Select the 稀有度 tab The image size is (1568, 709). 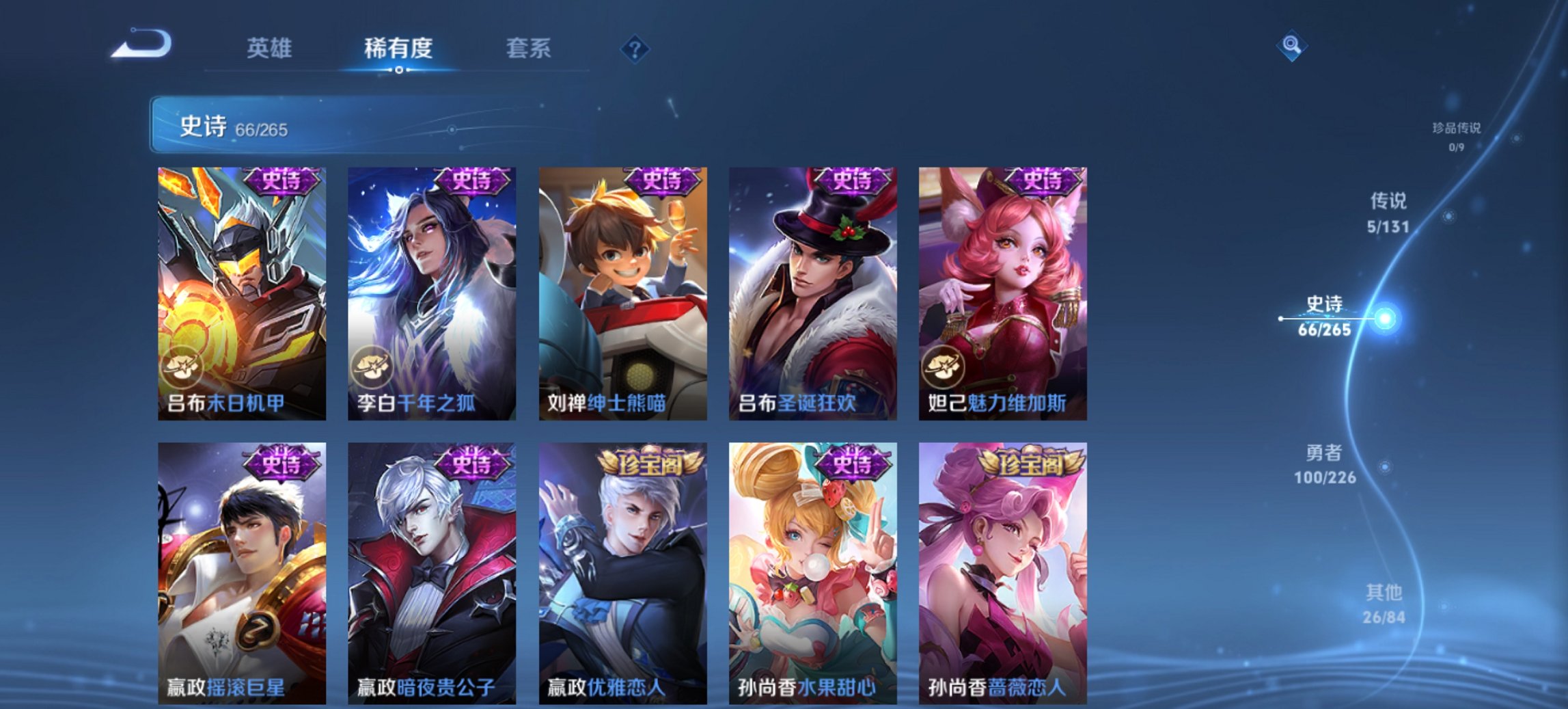(x=399, y=49)
